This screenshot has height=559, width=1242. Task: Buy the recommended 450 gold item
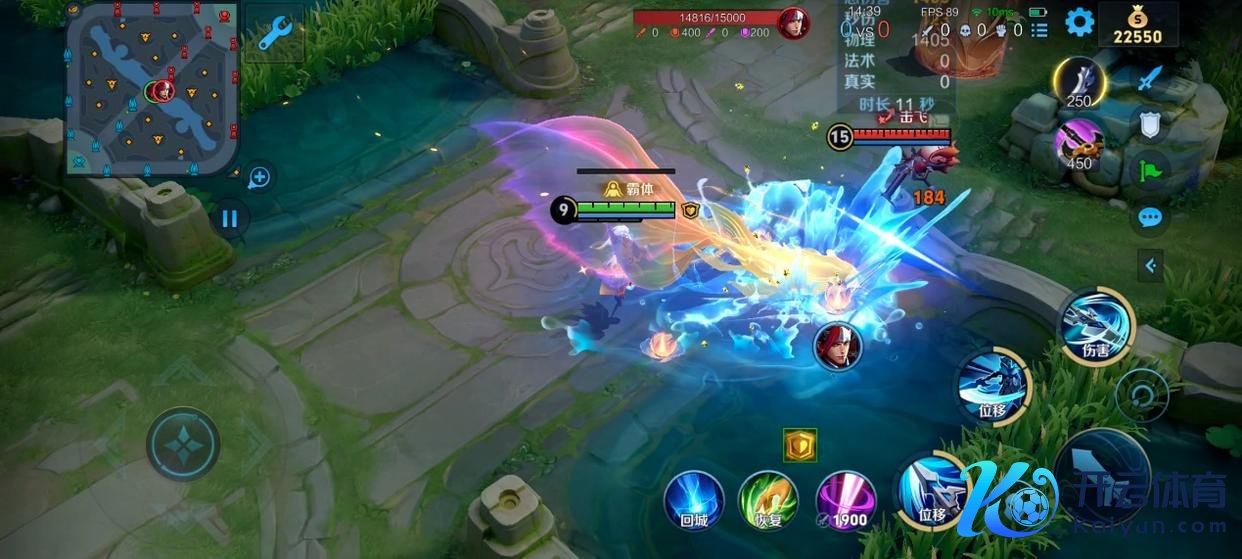click(1079, 143)
